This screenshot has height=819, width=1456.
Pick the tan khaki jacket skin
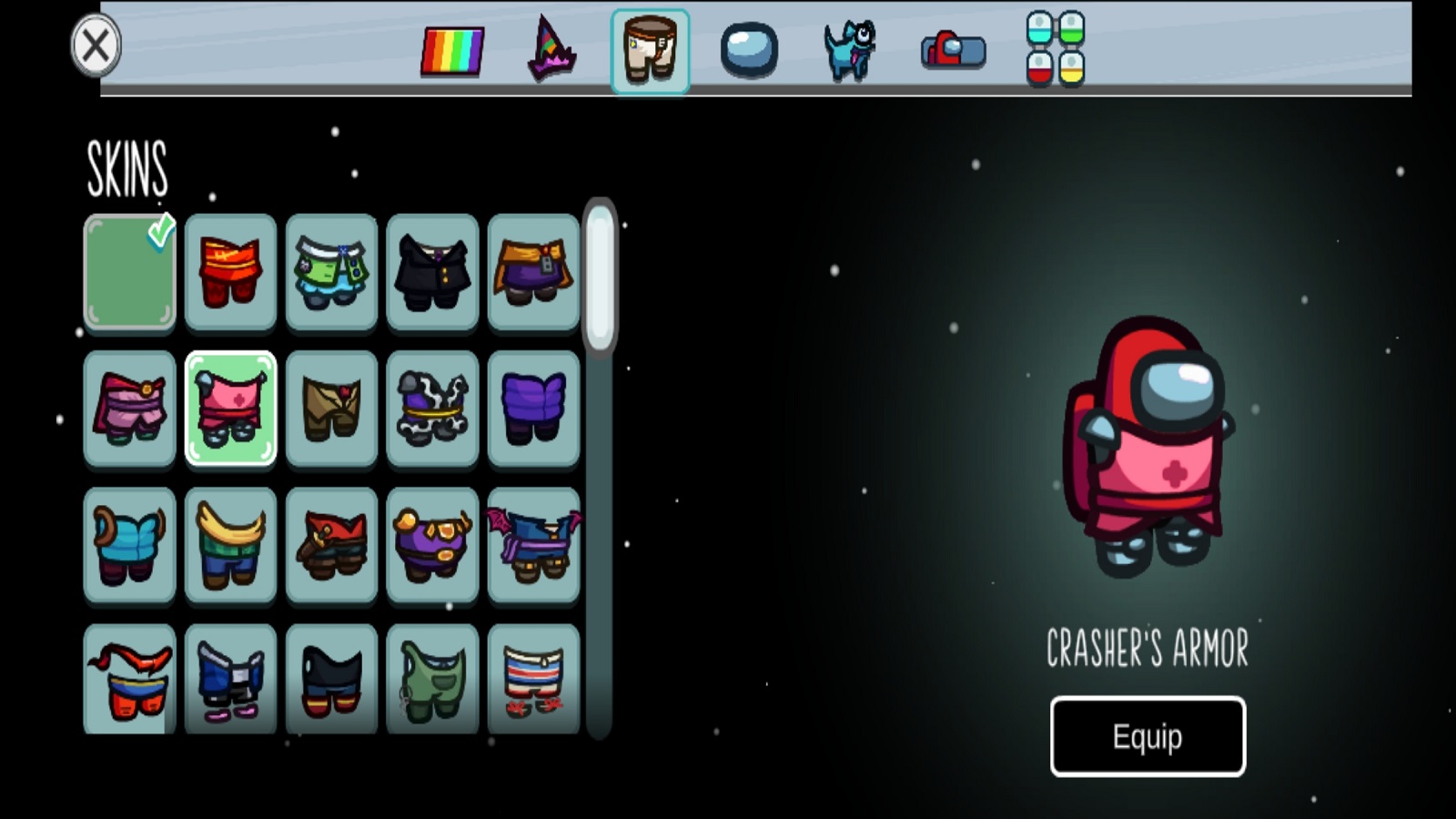[x=331, y=408]
